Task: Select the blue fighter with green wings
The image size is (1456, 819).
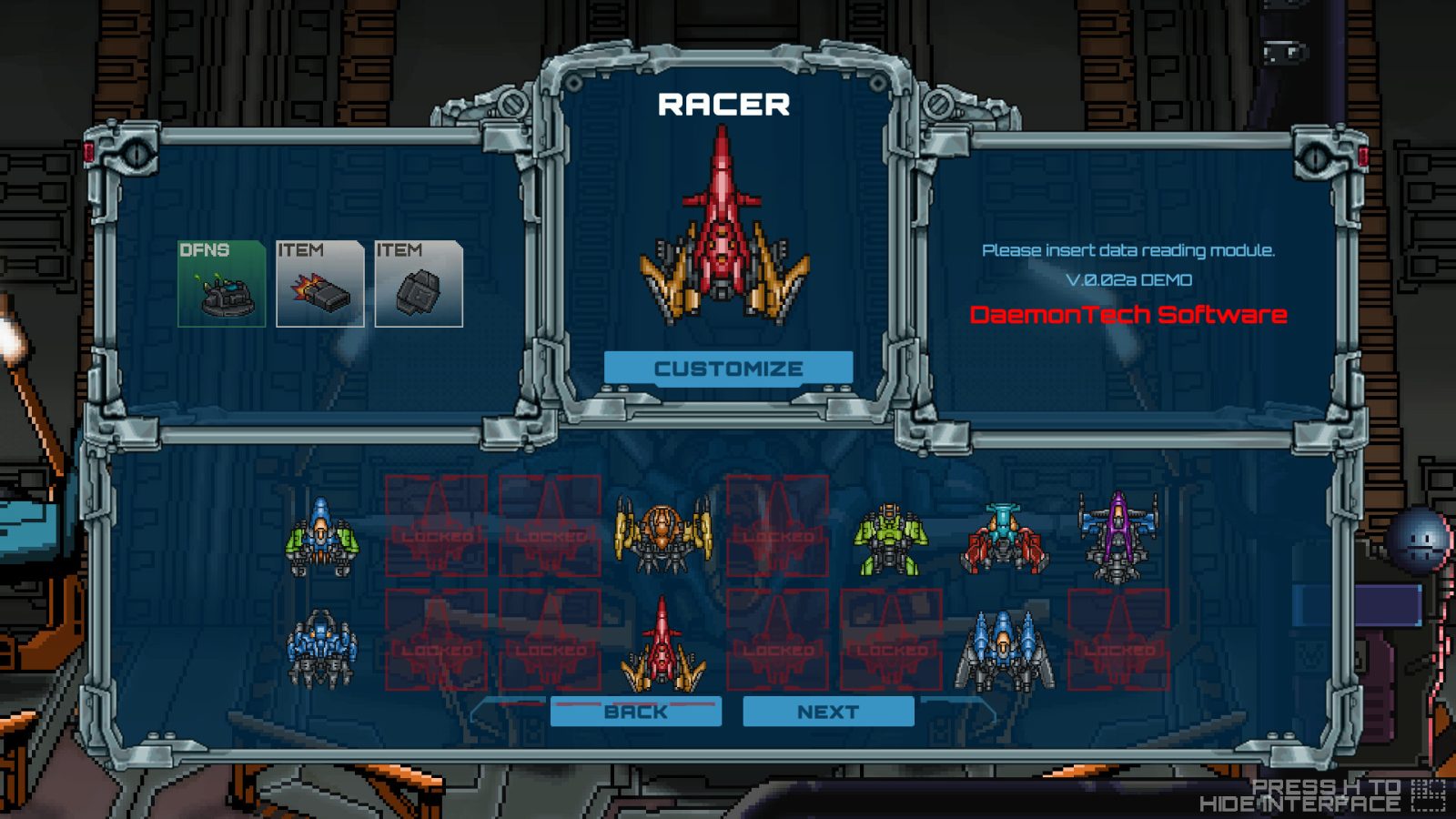Action: click(320, 541)
